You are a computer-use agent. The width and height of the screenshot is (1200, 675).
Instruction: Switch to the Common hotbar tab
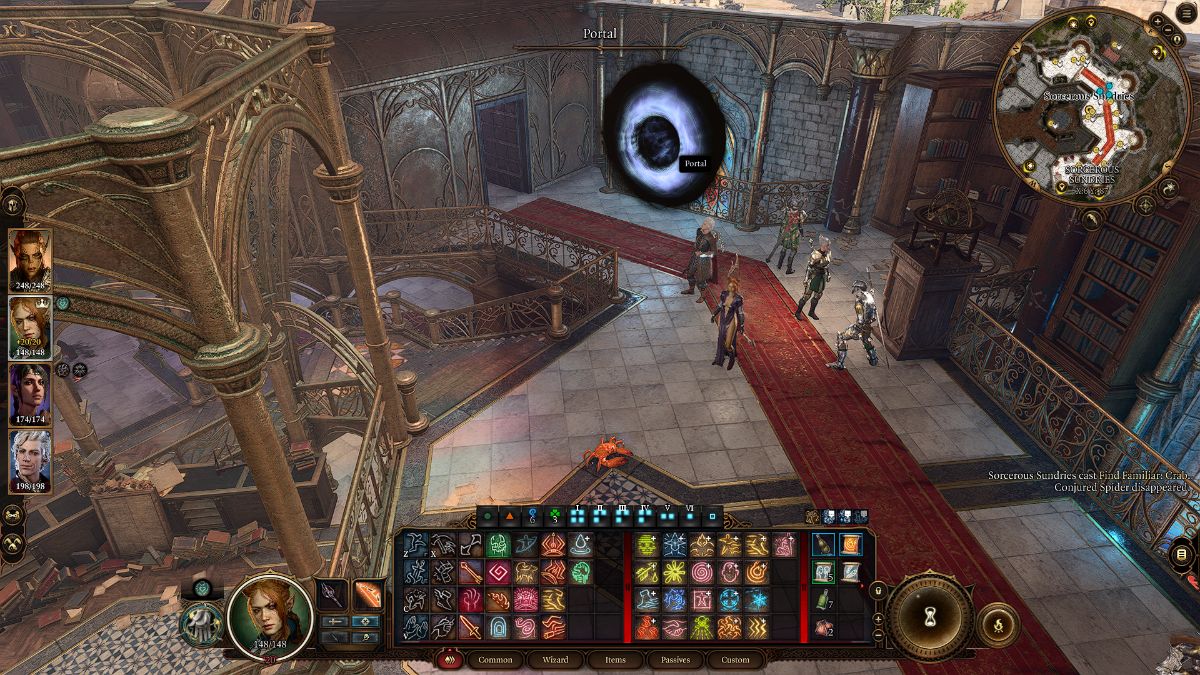tap(495, 660)
